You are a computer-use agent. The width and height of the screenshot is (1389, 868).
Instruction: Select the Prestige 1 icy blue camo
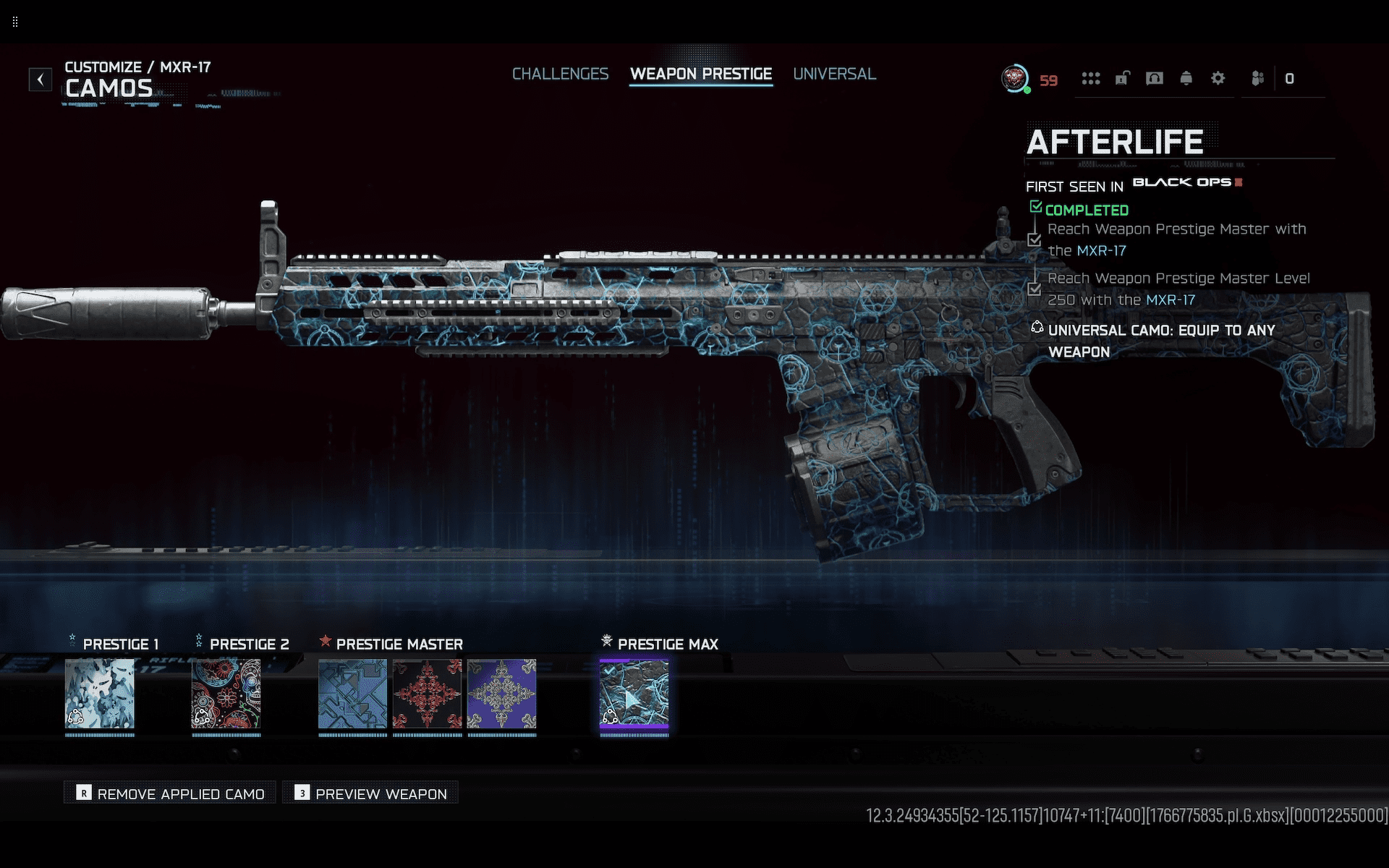point(100,693)
